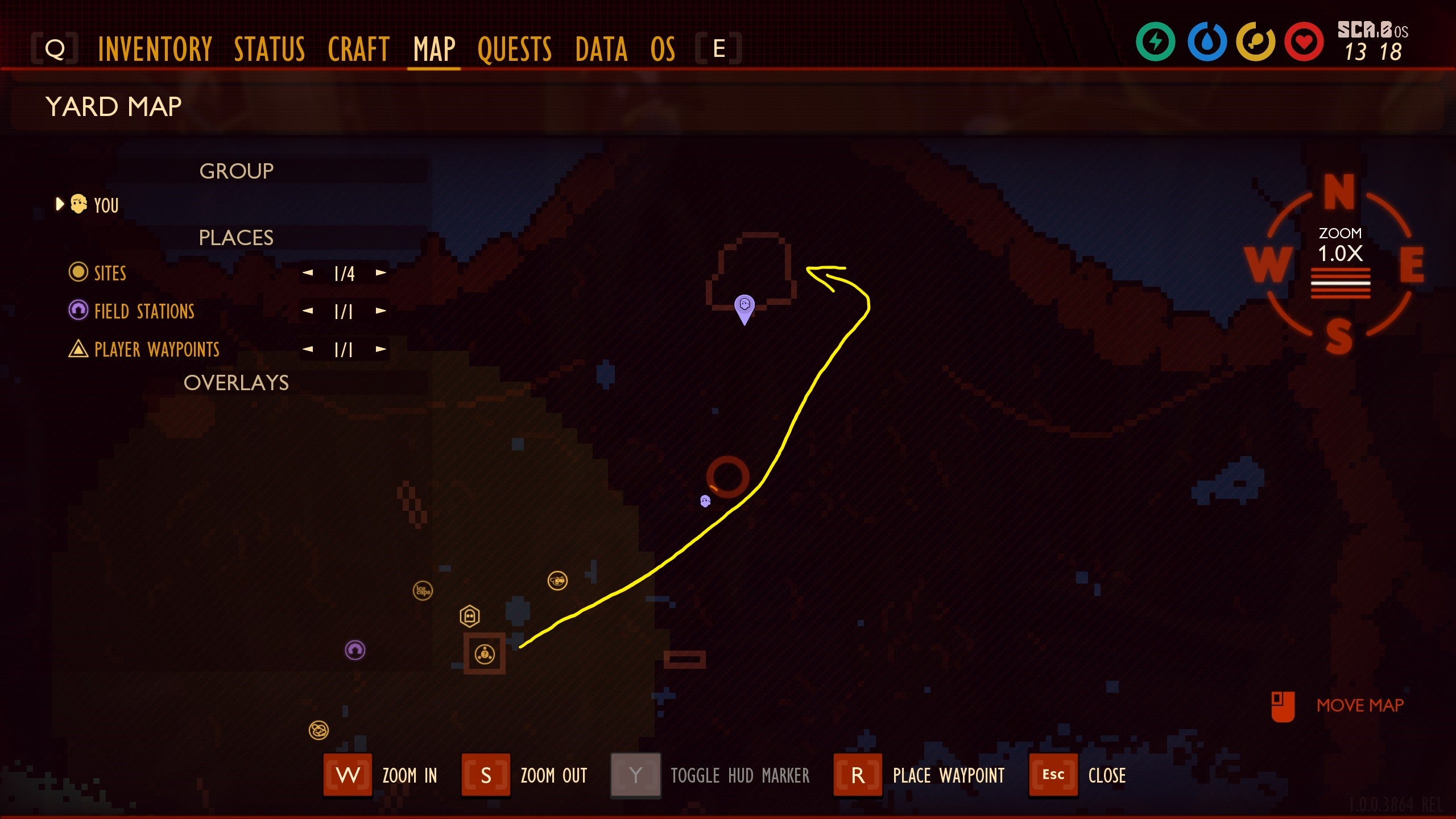Image resolution: width=1456 pixels, height=819 pixels.
Task: Open the Status tab
Action: click(270, 49)
